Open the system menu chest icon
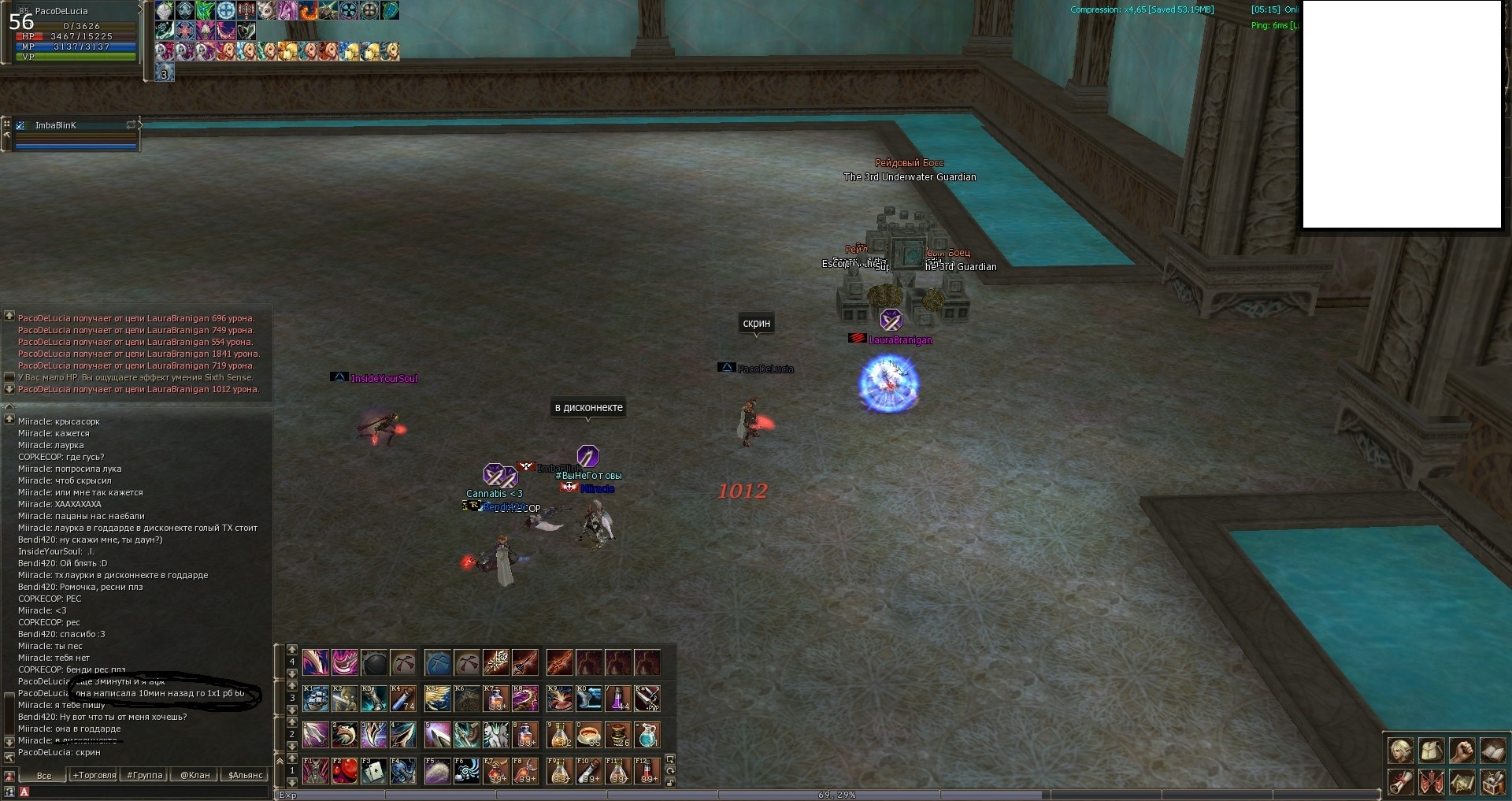 (x=1492, y=782)
